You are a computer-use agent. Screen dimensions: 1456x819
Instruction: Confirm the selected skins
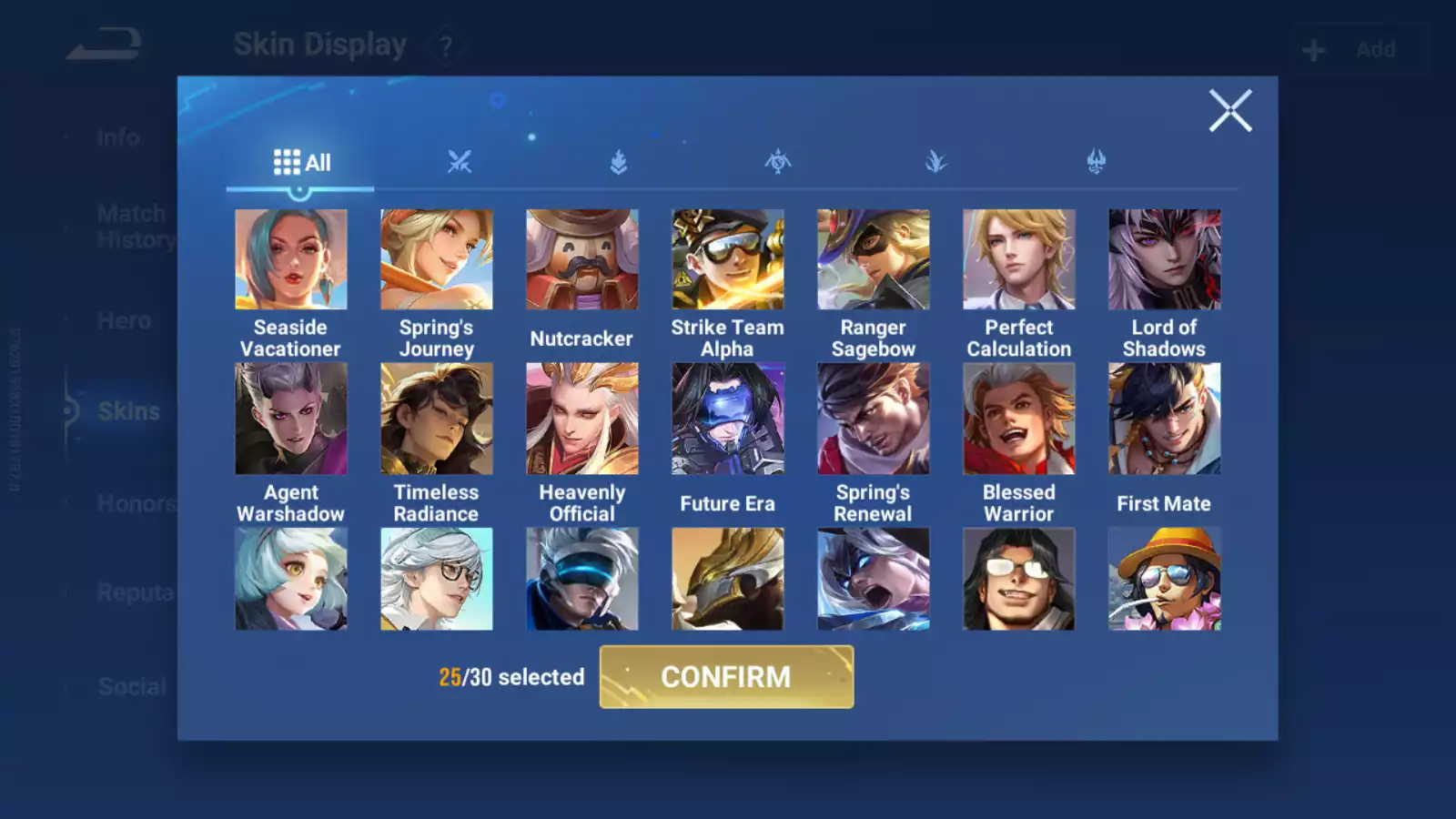pyautogui.click(x=726, y=677)
